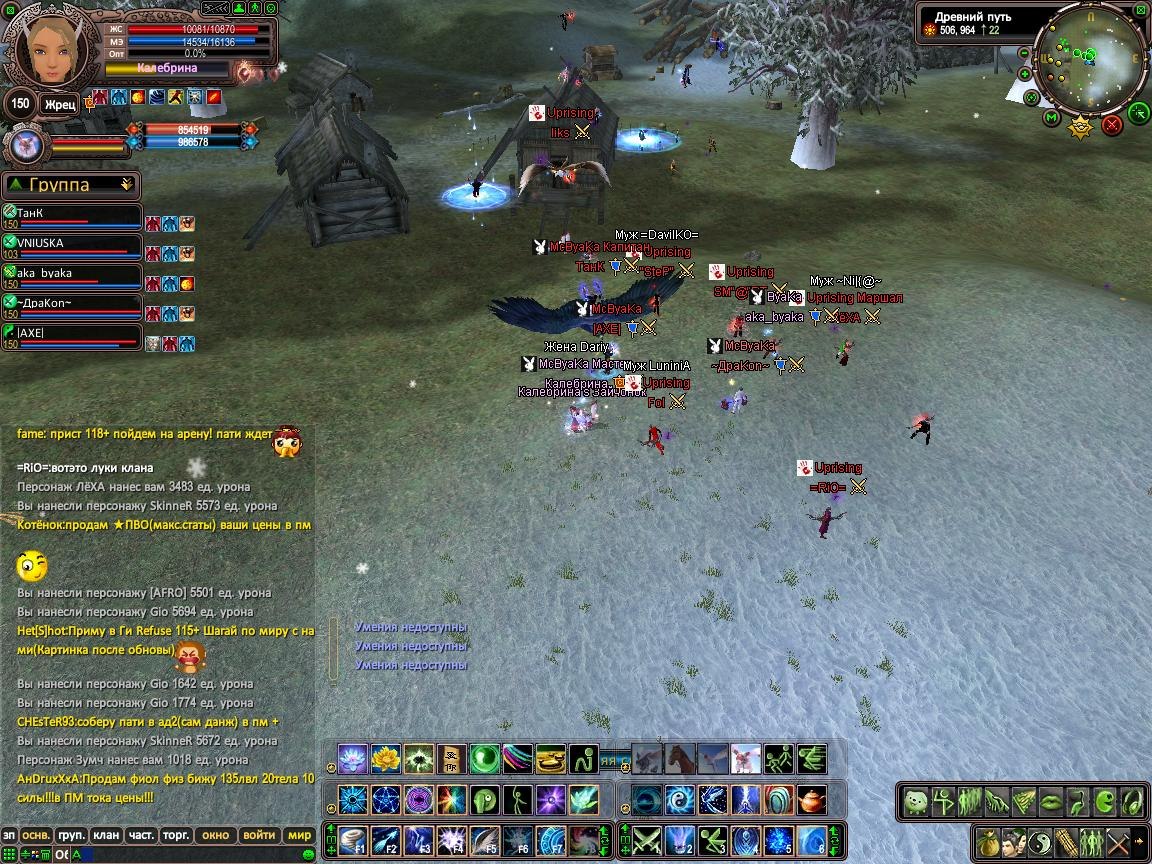Cast the tornado skill on F1

354,840
